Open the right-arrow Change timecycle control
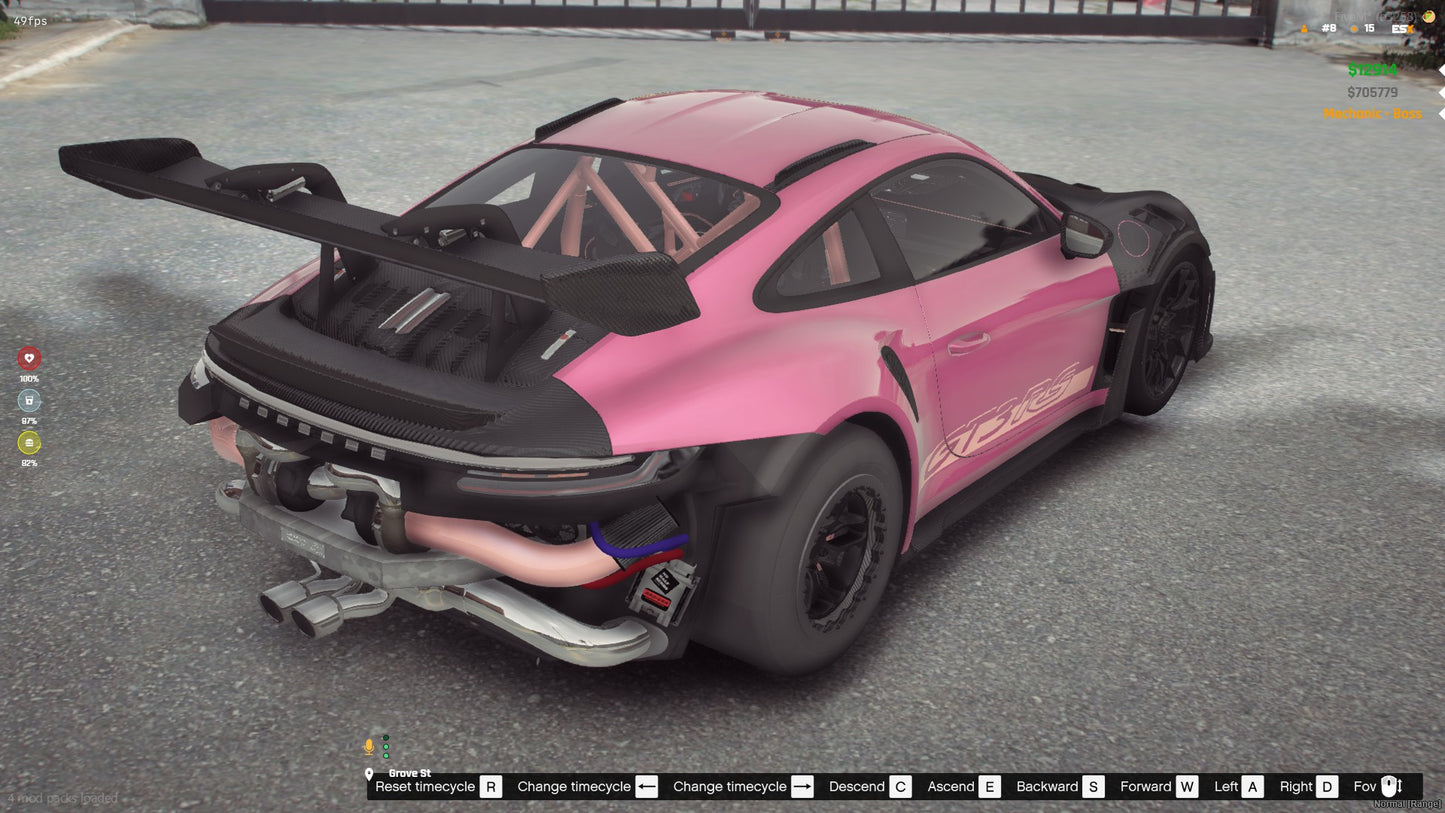This screenshot has height=813, width=1445. [802, 786]
